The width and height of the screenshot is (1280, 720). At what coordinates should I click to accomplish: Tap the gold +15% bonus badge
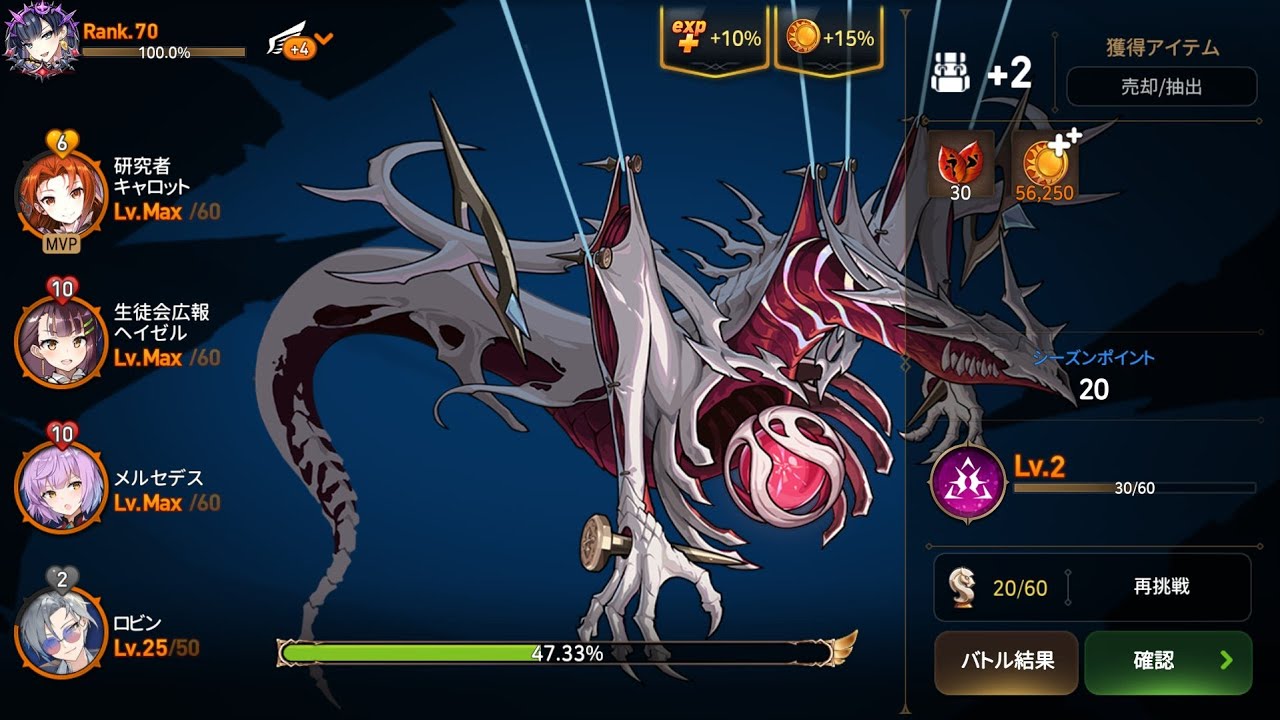tap(828, 39)
